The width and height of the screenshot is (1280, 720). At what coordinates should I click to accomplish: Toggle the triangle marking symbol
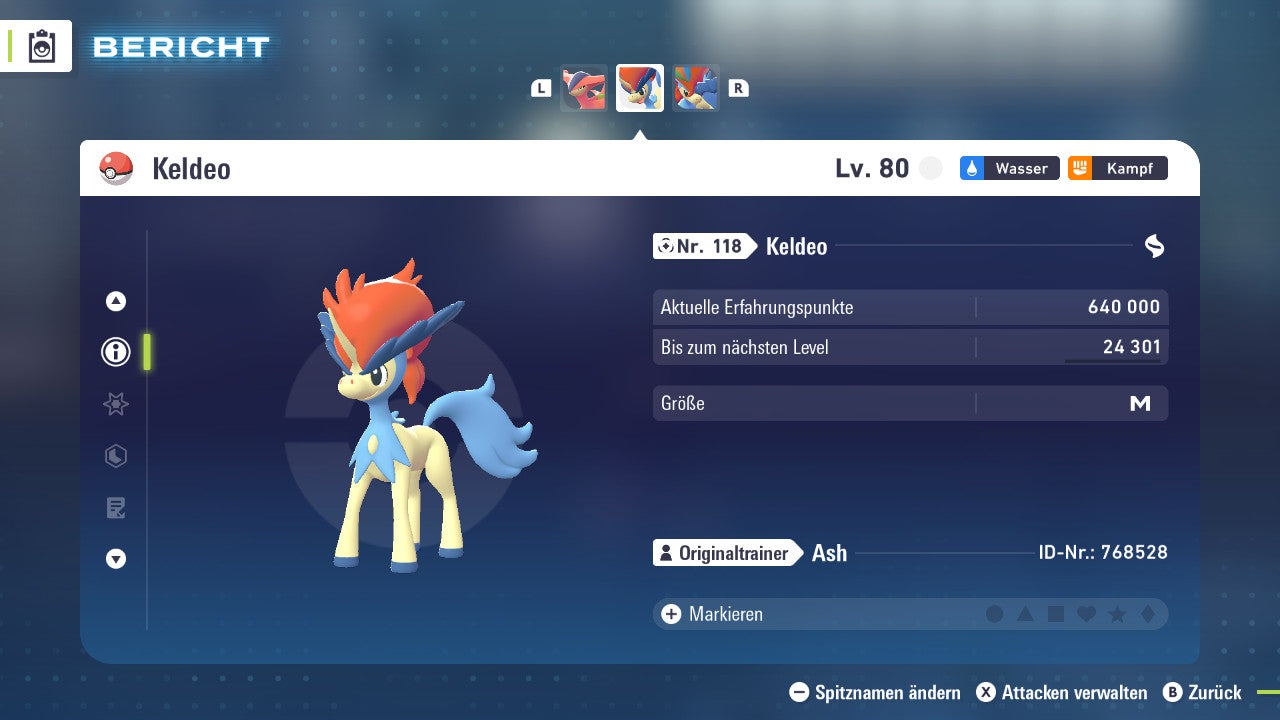click(1025, 614)
